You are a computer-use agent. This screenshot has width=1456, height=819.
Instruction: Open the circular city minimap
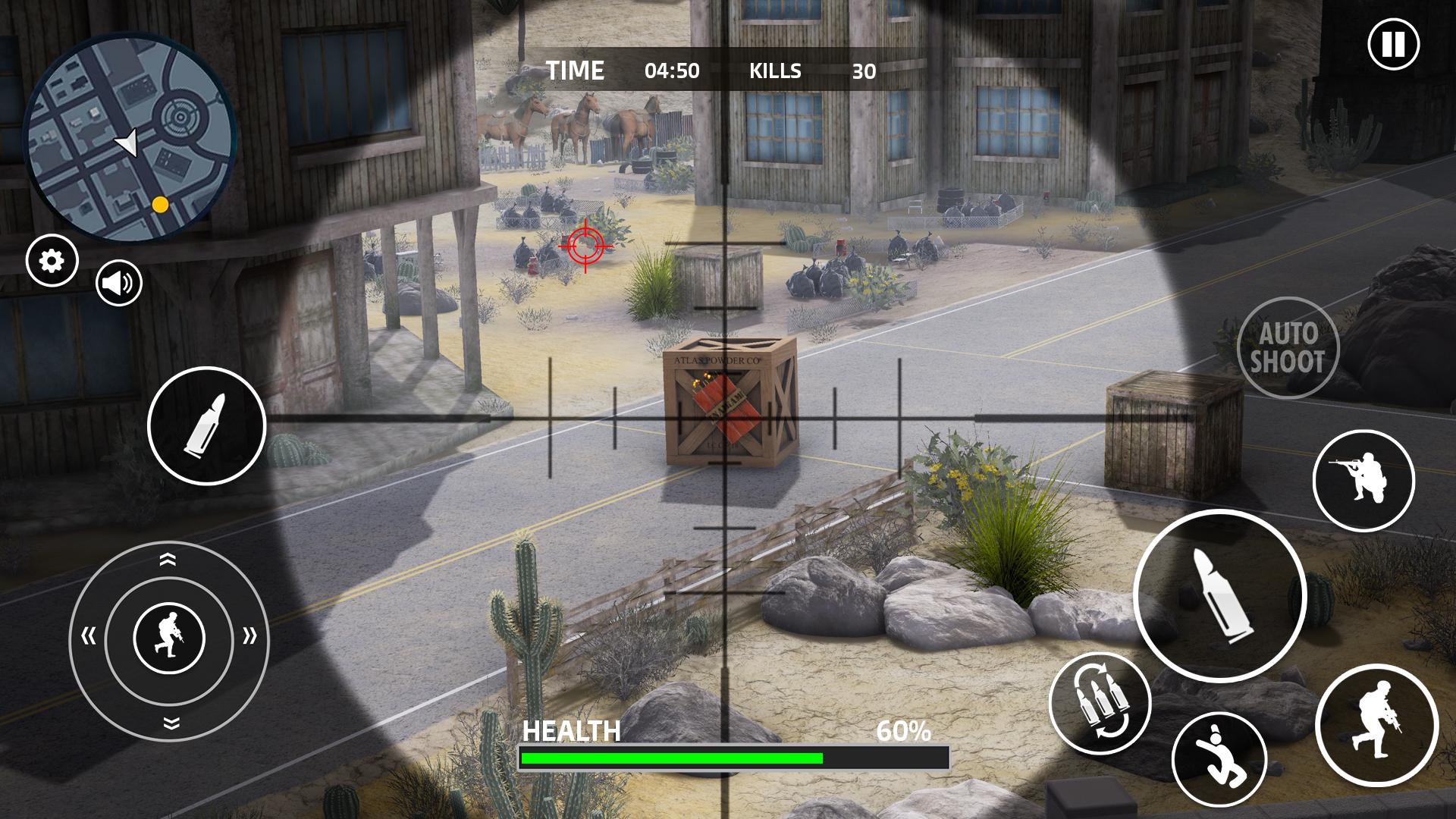[x=130, y=136]
